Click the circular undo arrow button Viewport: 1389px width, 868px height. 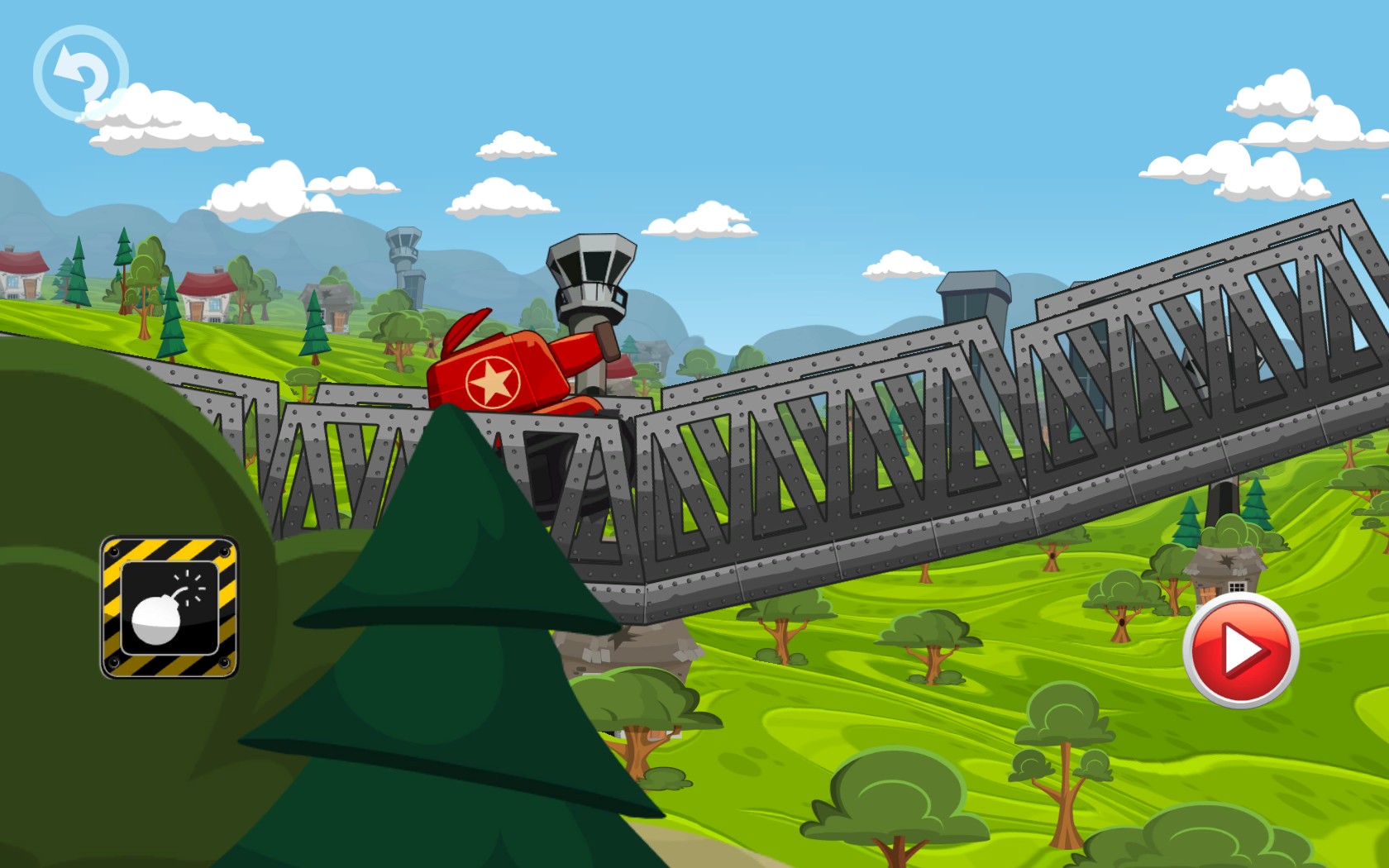click(80, 73)
